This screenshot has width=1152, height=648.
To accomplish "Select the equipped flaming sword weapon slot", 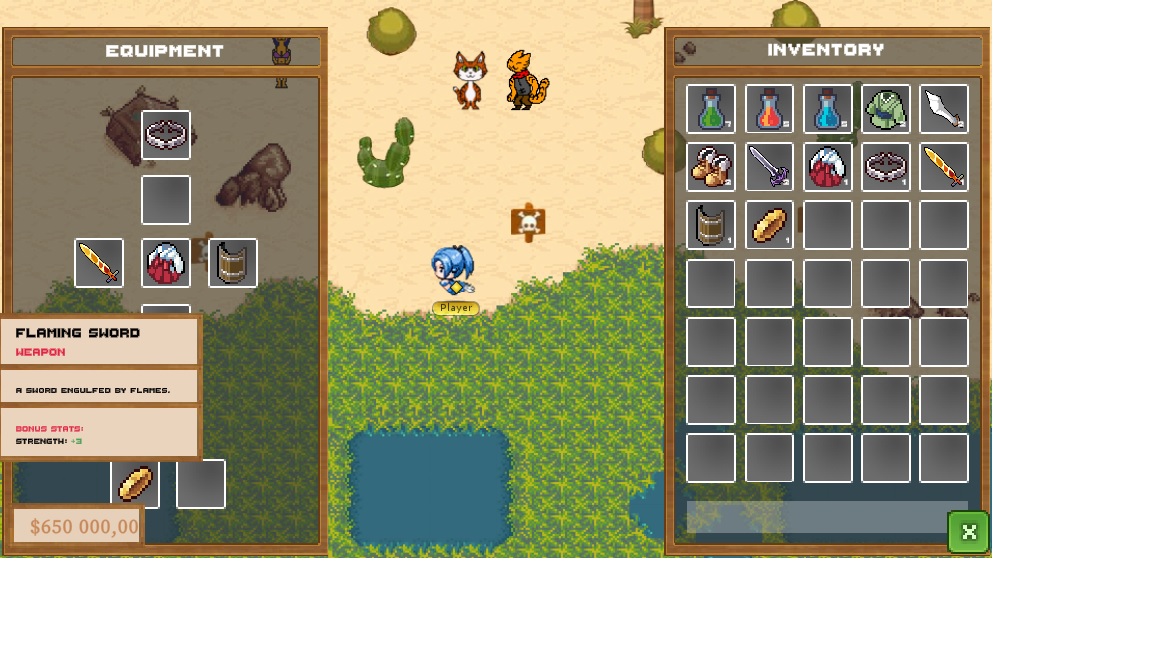I will coord(99,263).
